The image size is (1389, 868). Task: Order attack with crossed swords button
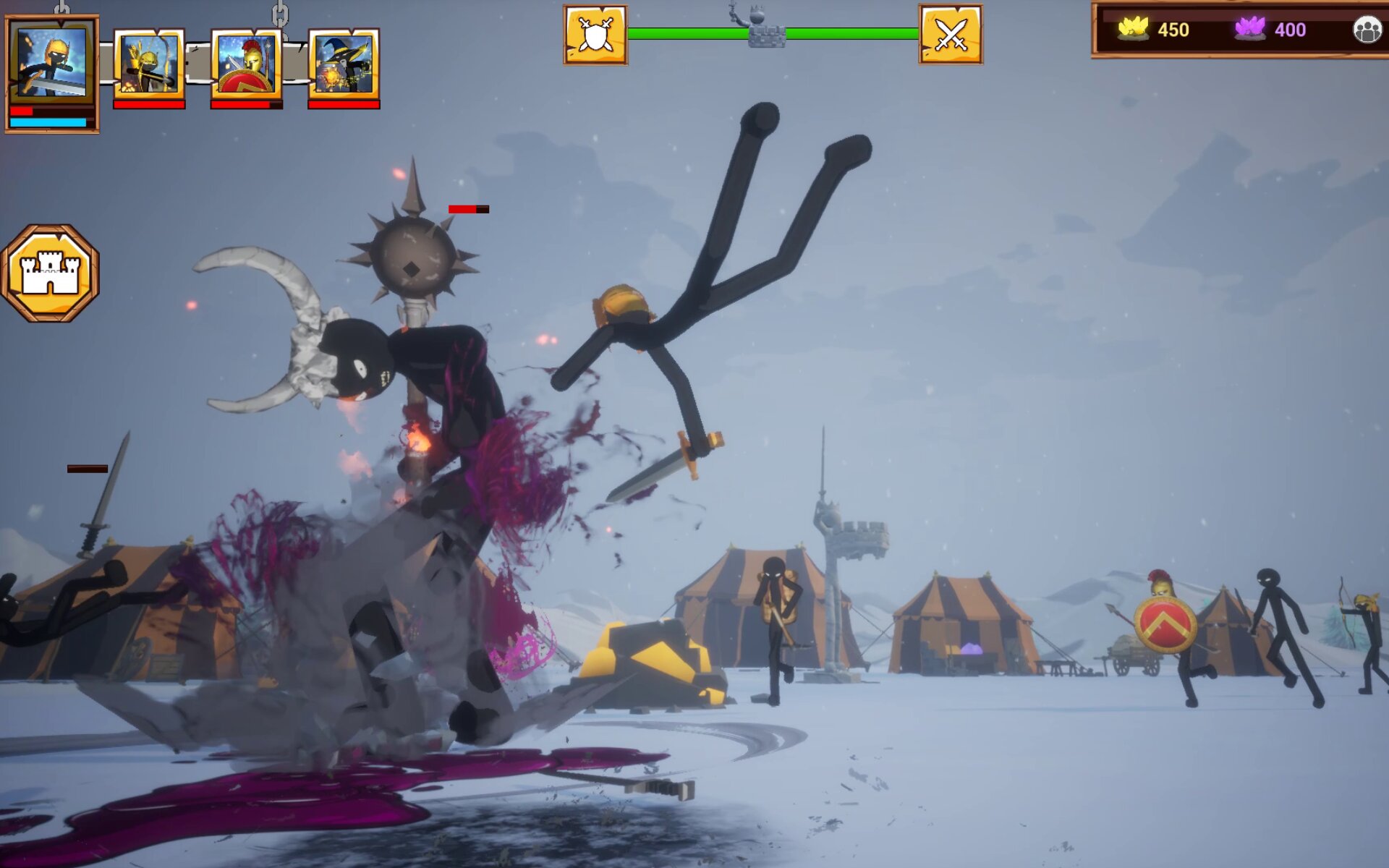(951, 35)
